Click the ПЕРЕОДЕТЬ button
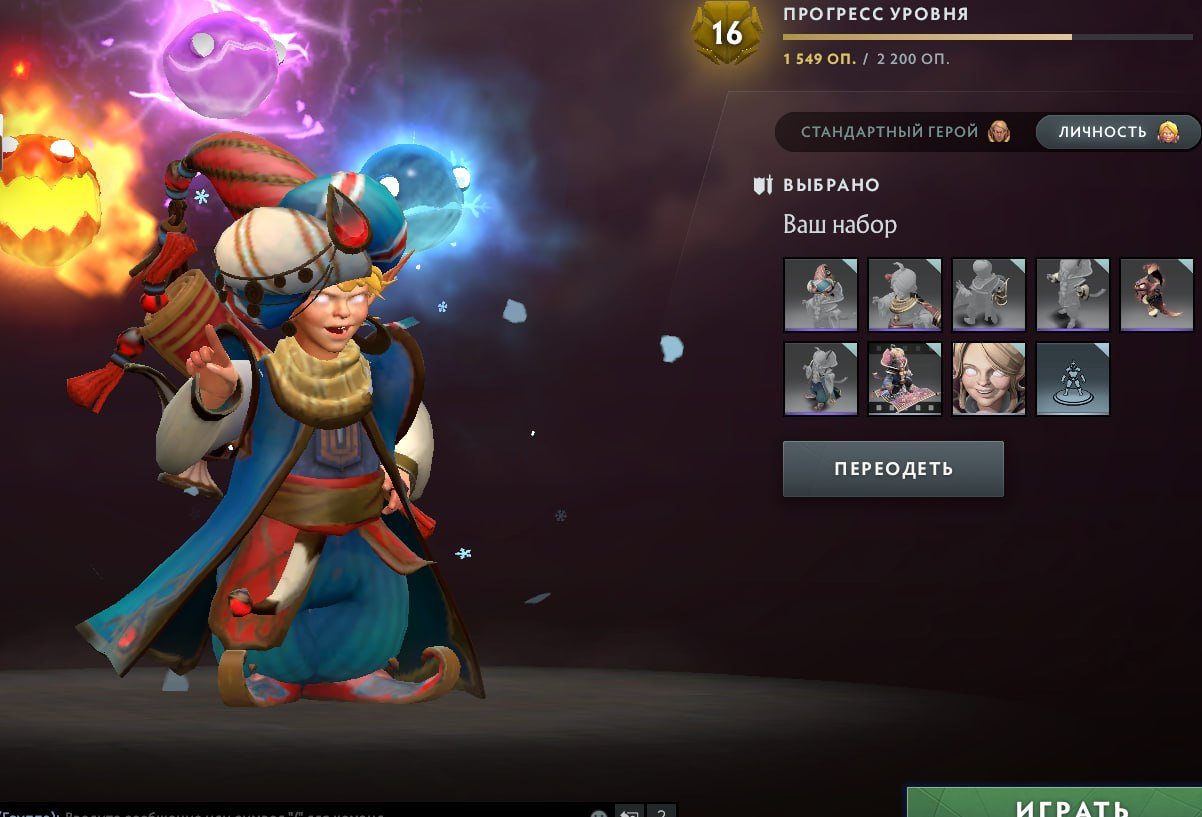The height and width of the screenshot is (817, 1202). point(892,469)
